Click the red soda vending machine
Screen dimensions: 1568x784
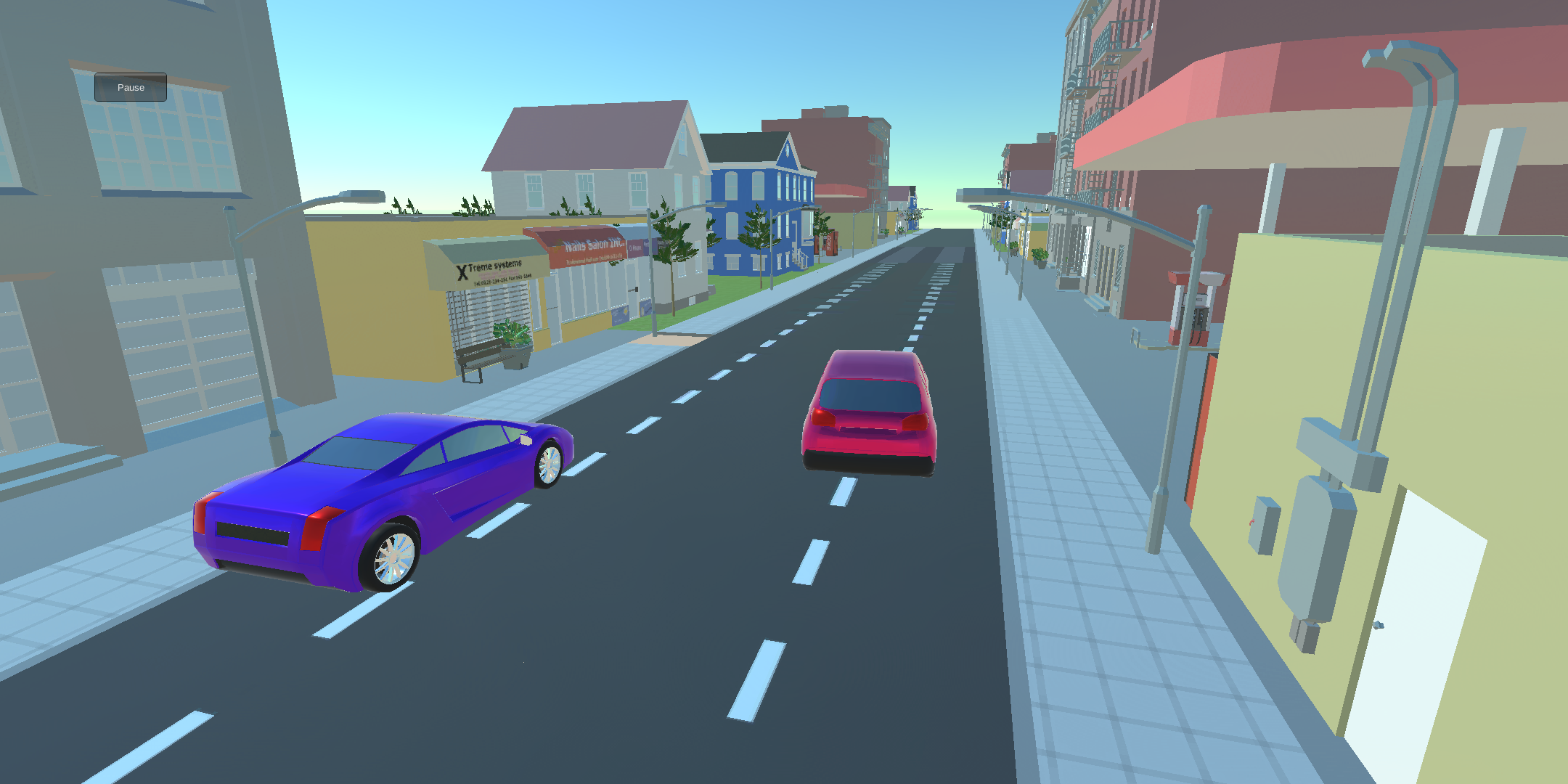[831, 243]
